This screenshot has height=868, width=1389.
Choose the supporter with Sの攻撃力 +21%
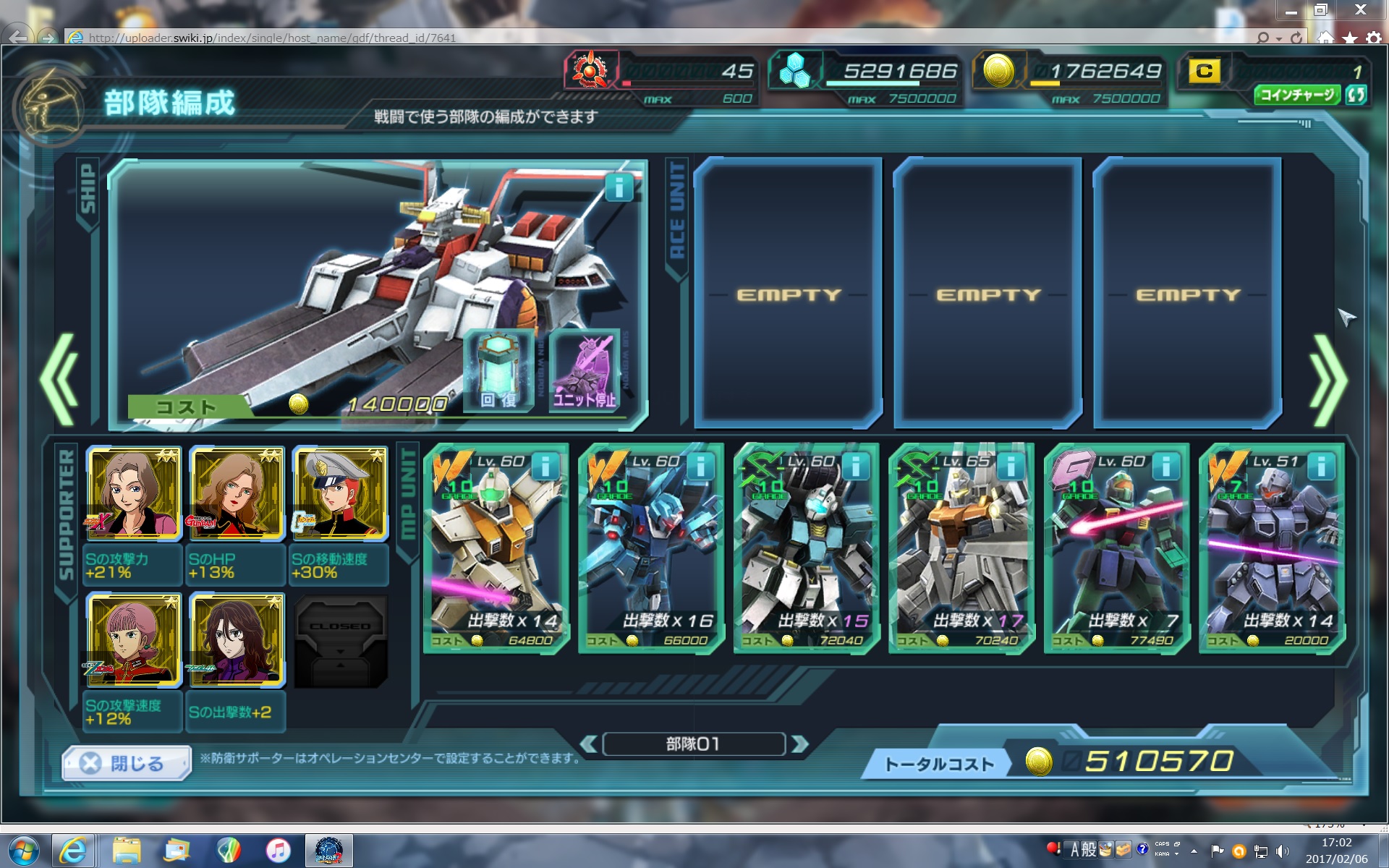[x=134, y=494]
